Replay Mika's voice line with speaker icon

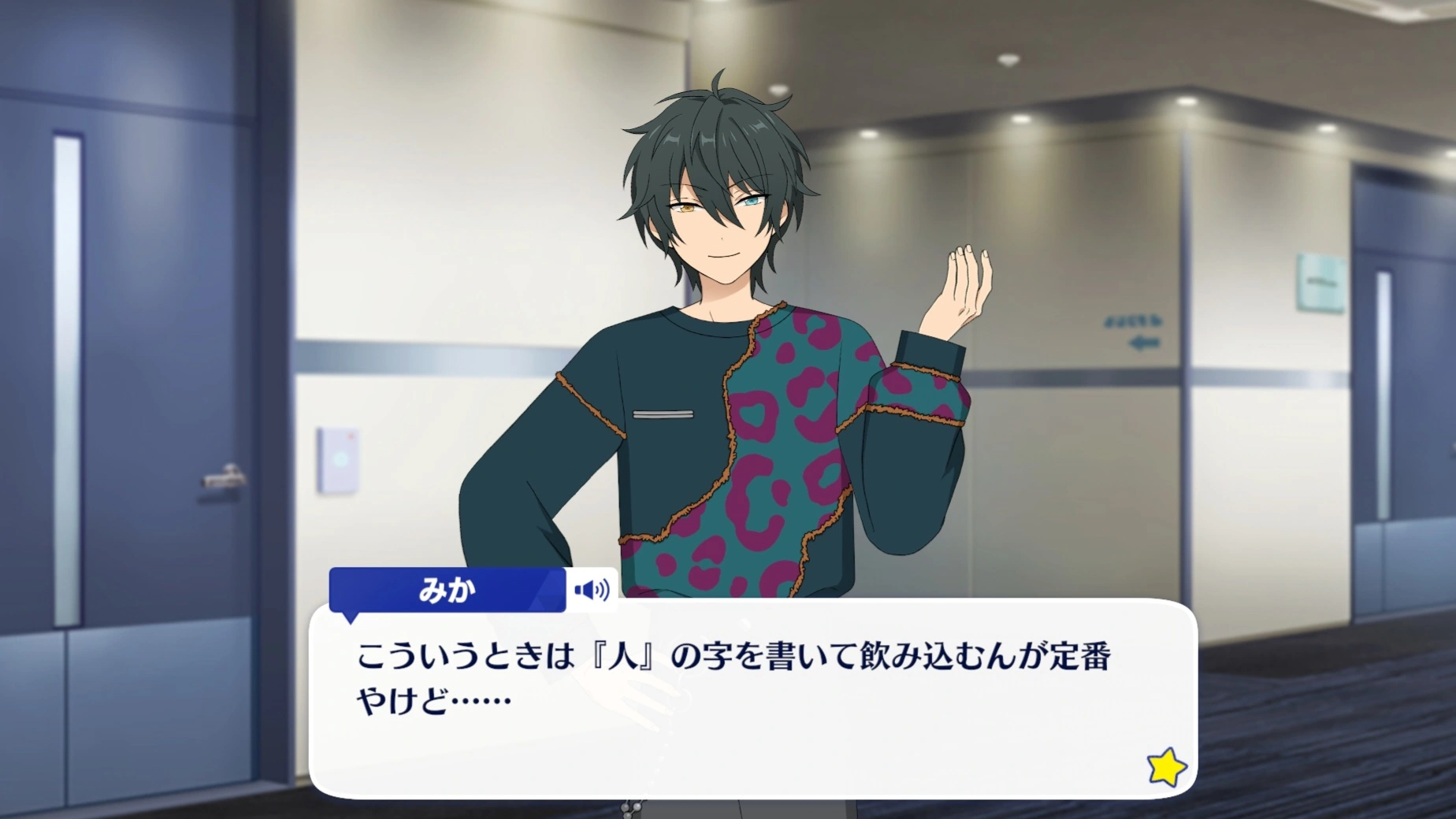(592, 590)
